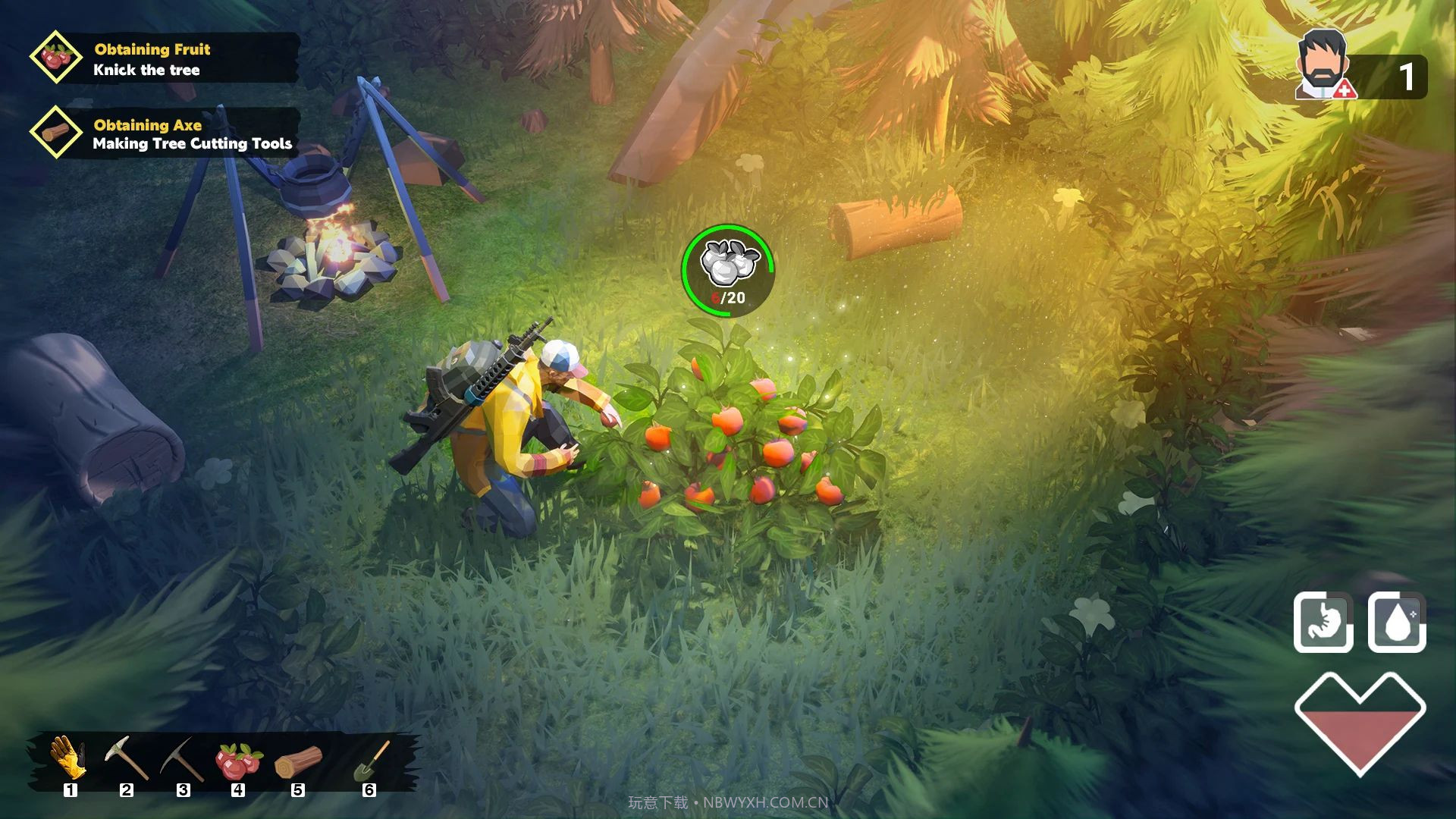
Task: Click the bearded survivor portrait
Action: [1323, 65]
